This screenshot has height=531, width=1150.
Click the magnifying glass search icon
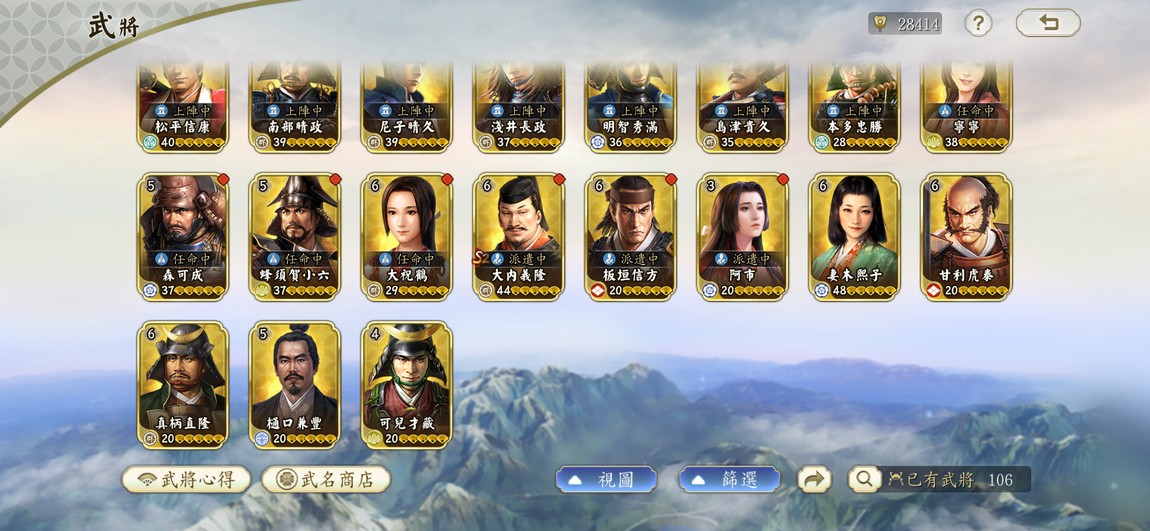coord(864,479)
